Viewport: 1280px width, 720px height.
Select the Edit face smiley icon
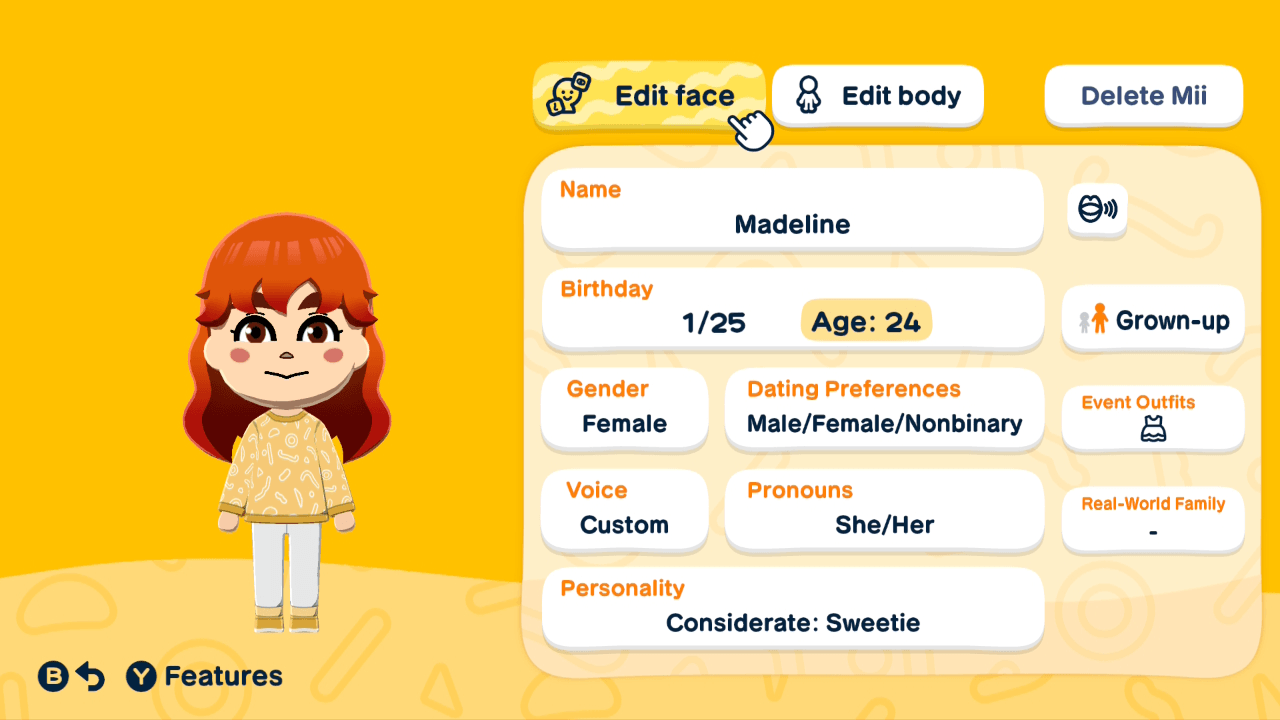(x=570, y=95)
